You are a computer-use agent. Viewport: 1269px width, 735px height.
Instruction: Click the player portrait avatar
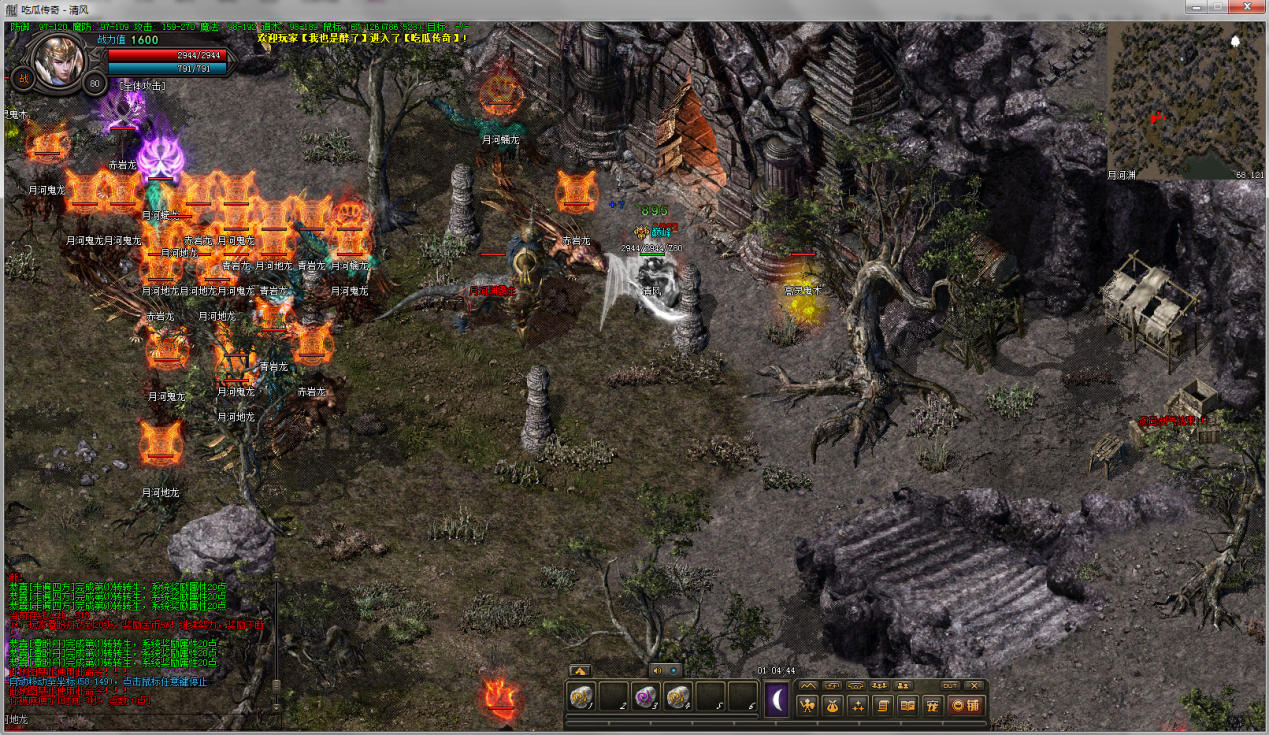point(58,61)
